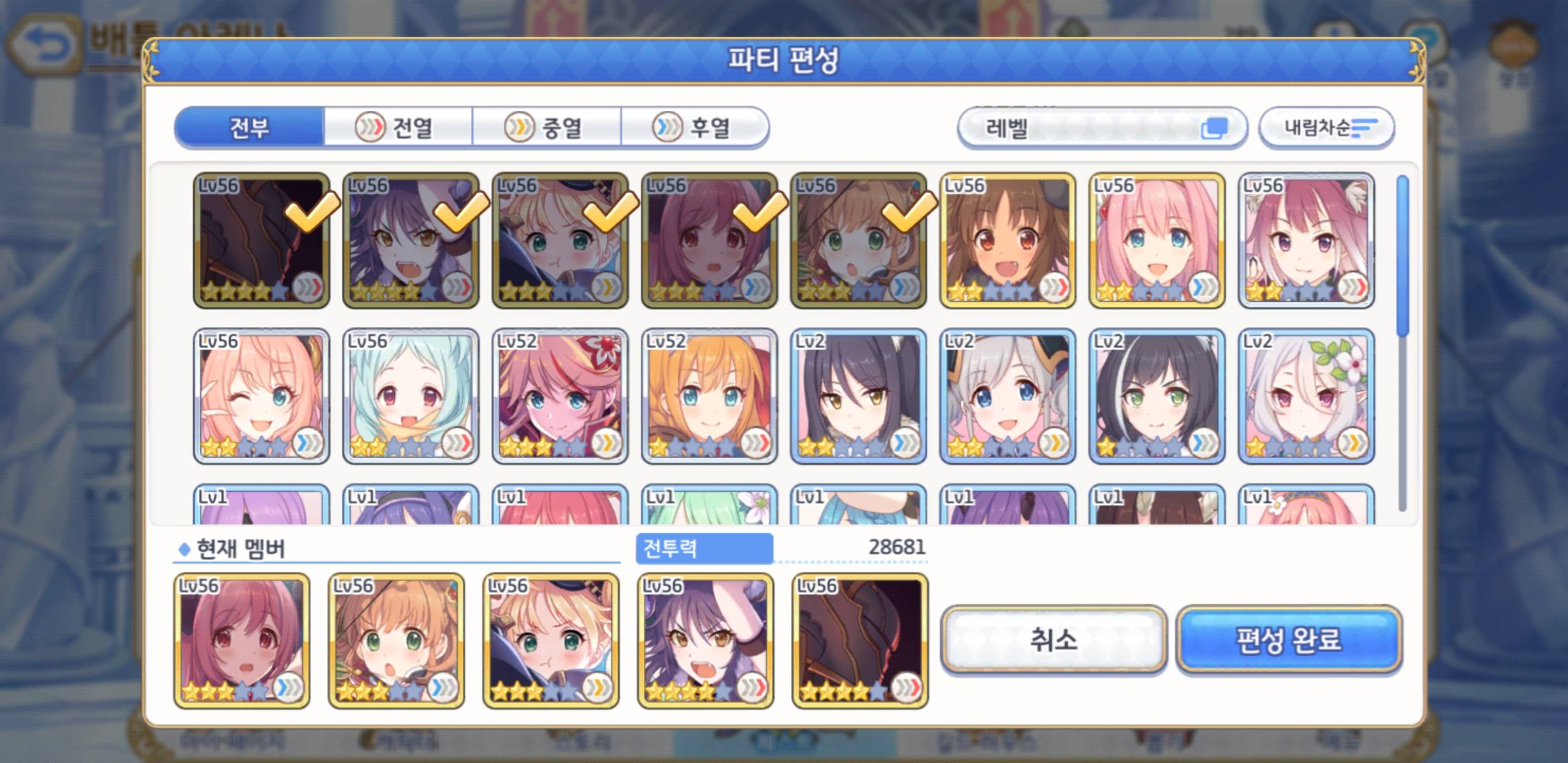Confirm party with 편성 완료 button
The height and width of the screenshot is (763, 1568).
(1289, 640)
